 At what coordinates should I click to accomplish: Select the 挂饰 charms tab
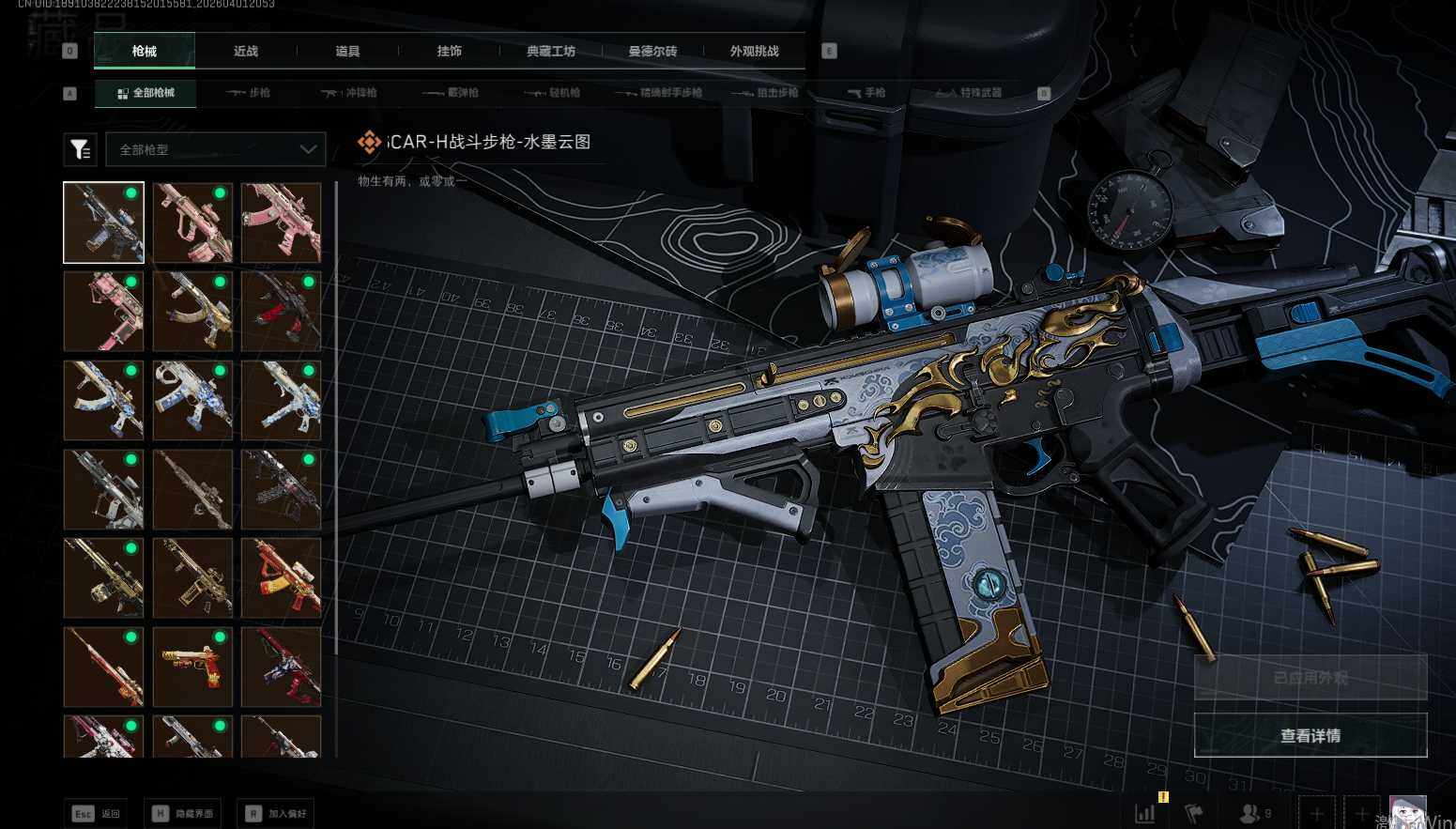point(449,51)
